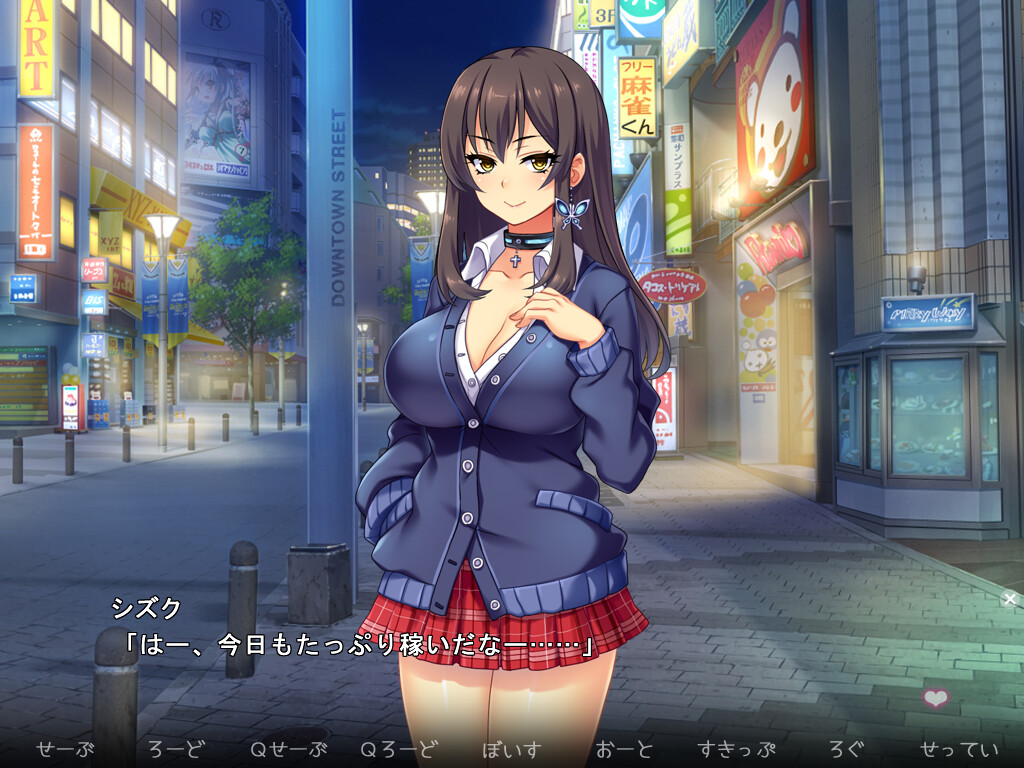Click Qろーど quick load
1024x768 pixels.
click(399, 749)
